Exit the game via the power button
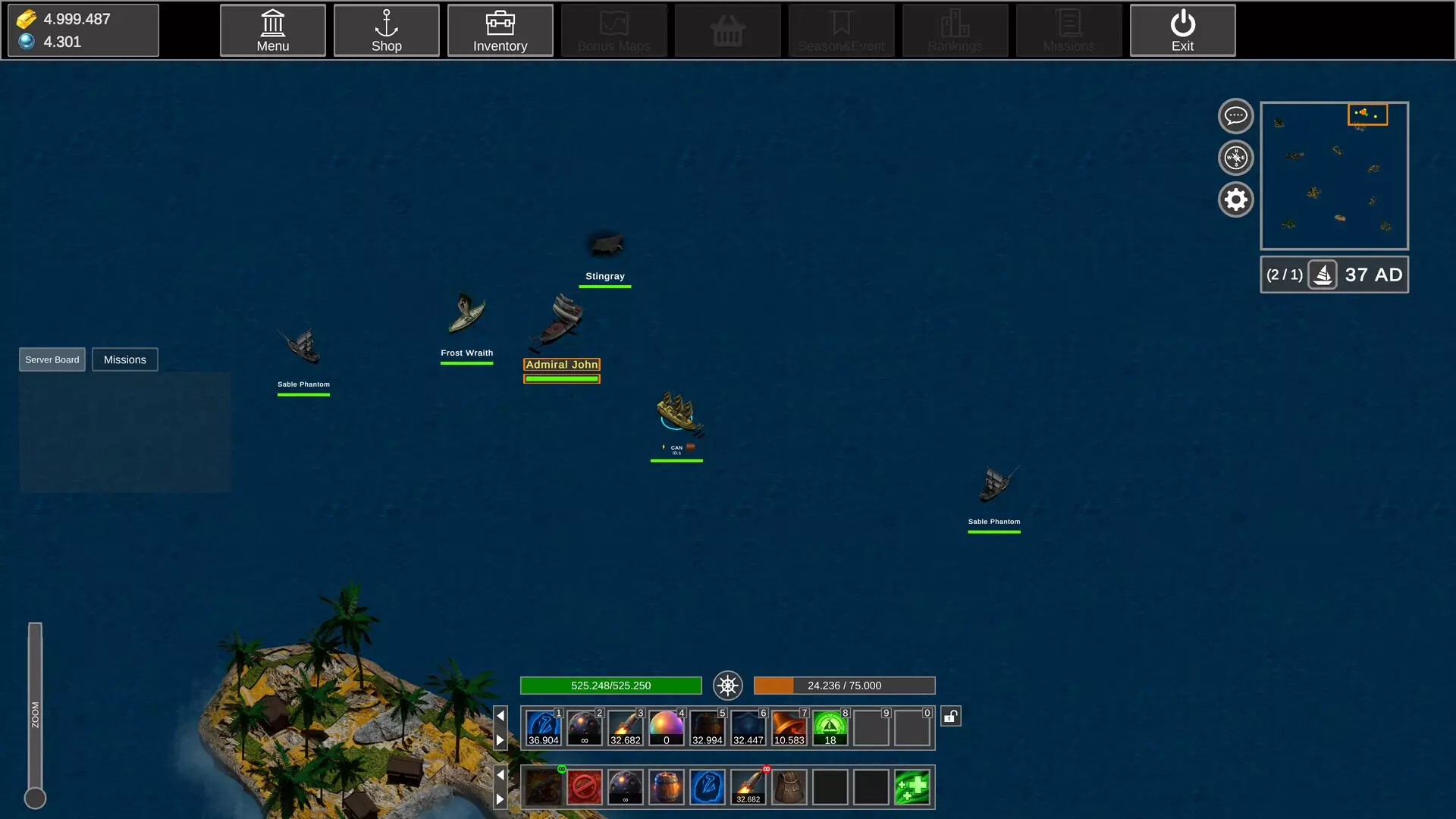Screen dimensions: 1456x819 pyautogui.click(x=1182, y=30)
